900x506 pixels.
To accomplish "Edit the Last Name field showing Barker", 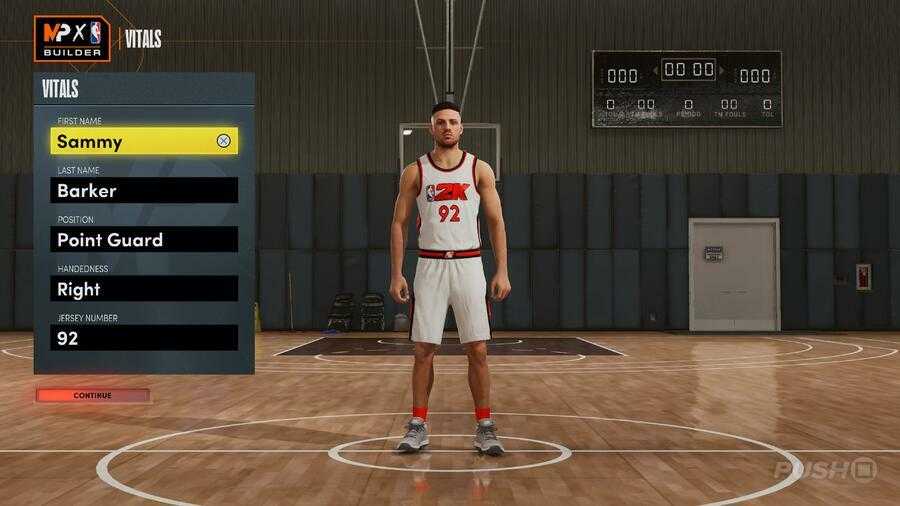I will pyautogui.click(x=144, y=190).
